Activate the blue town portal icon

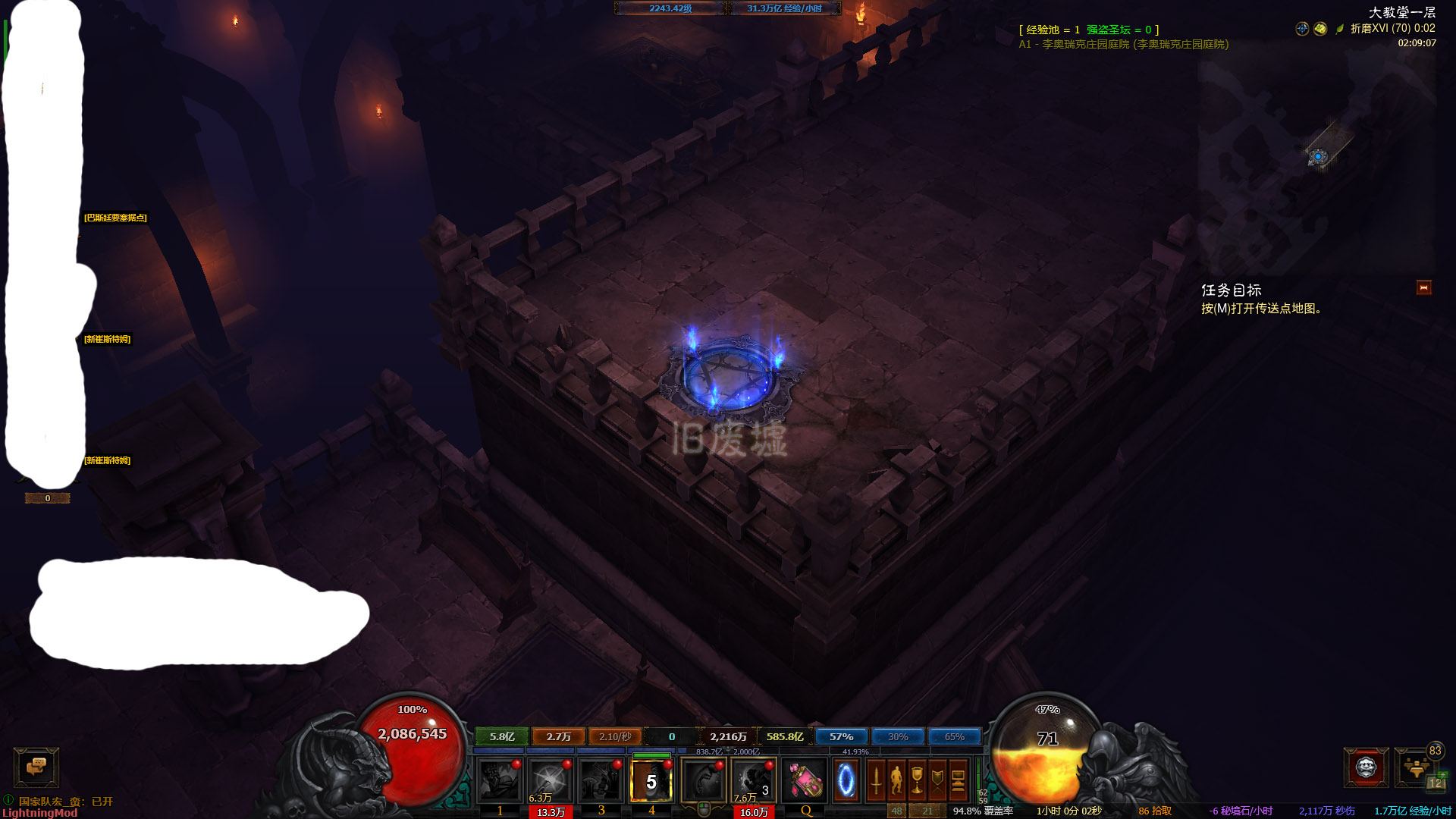pos(846,780)
